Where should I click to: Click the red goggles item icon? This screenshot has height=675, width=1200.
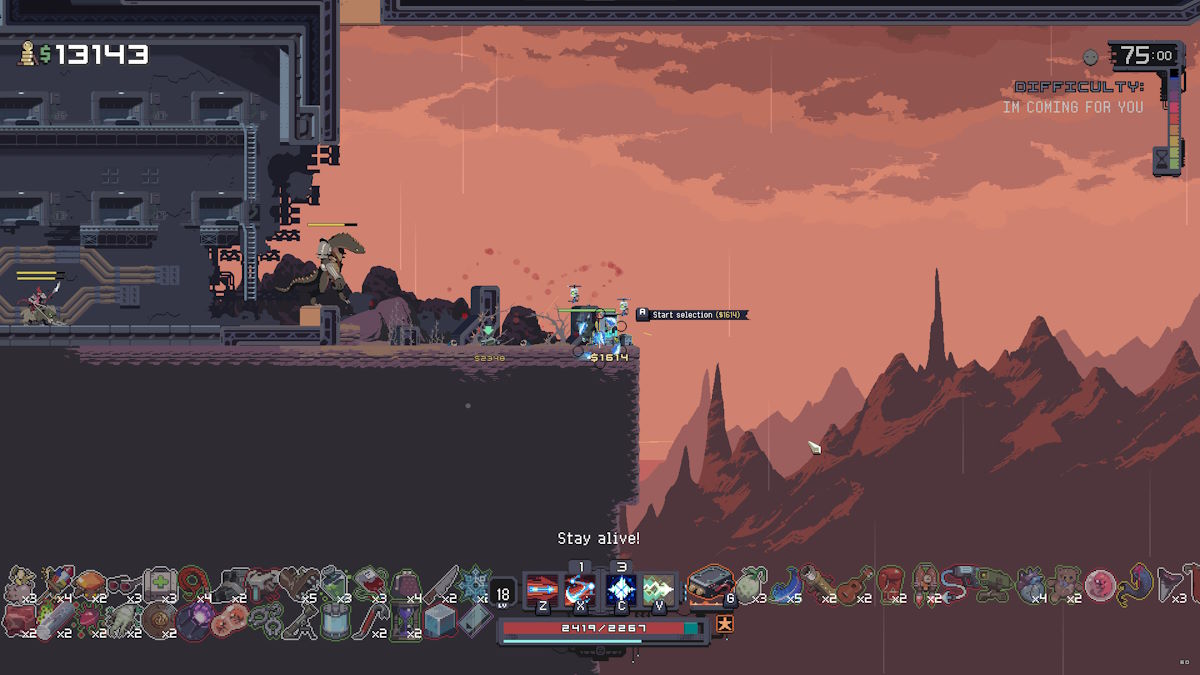(121, 583)
